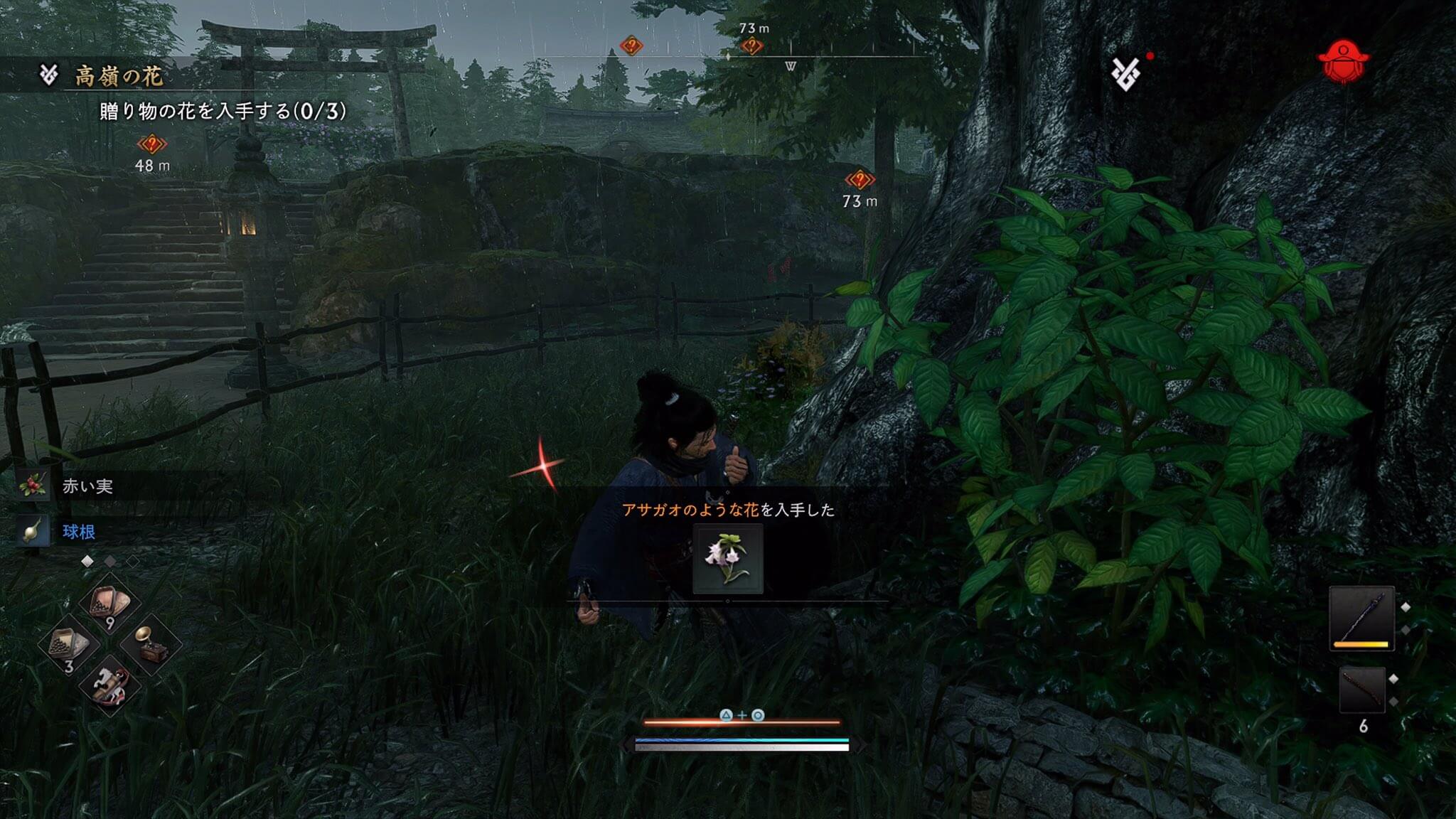Viewport: 1456px width, 819px height.
Task: Use the gramophone quick item
Action: pos(149,644)
